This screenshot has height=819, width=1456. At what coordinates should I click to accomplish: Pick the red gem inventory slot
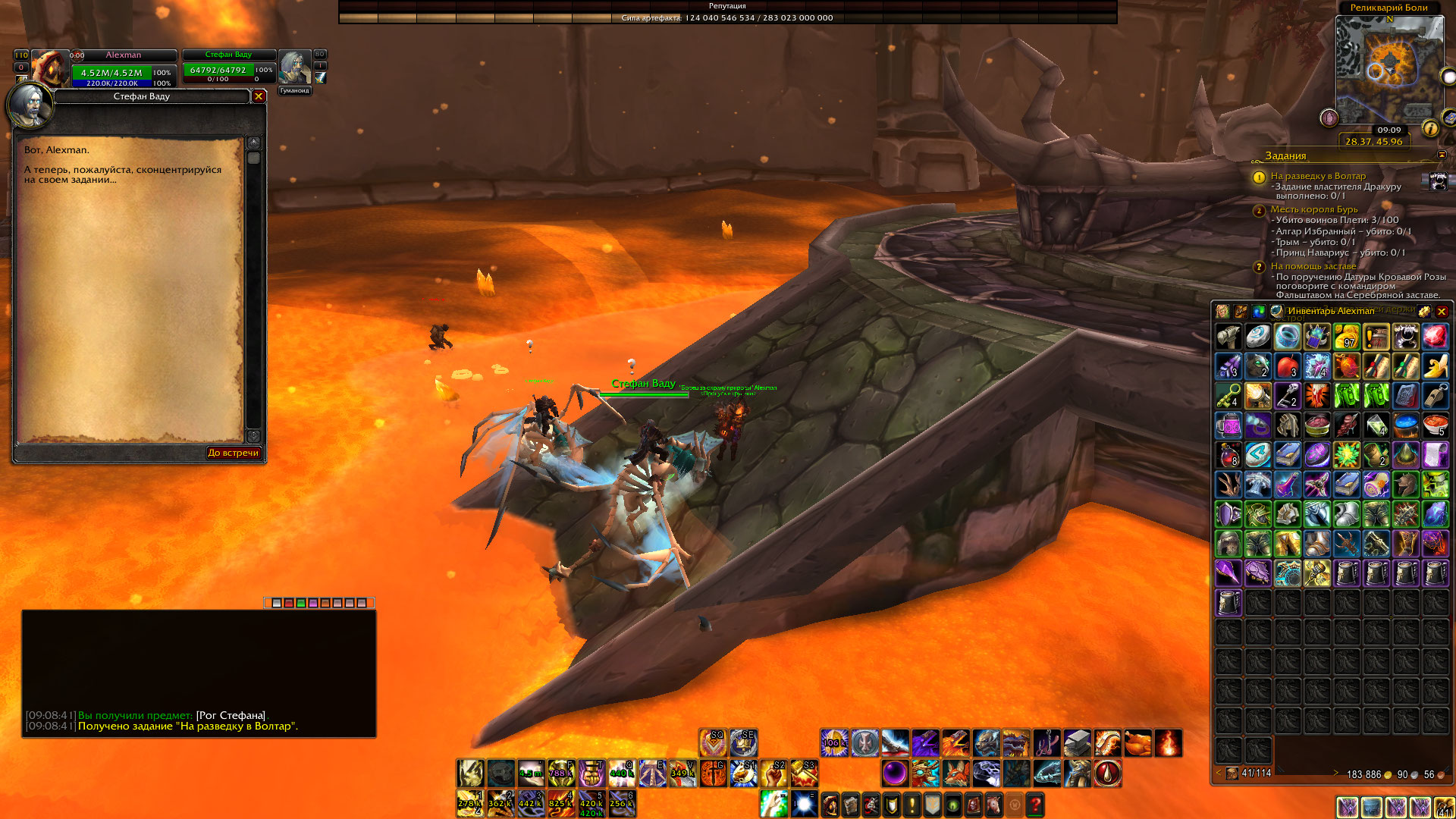(x=1435, y=336)
